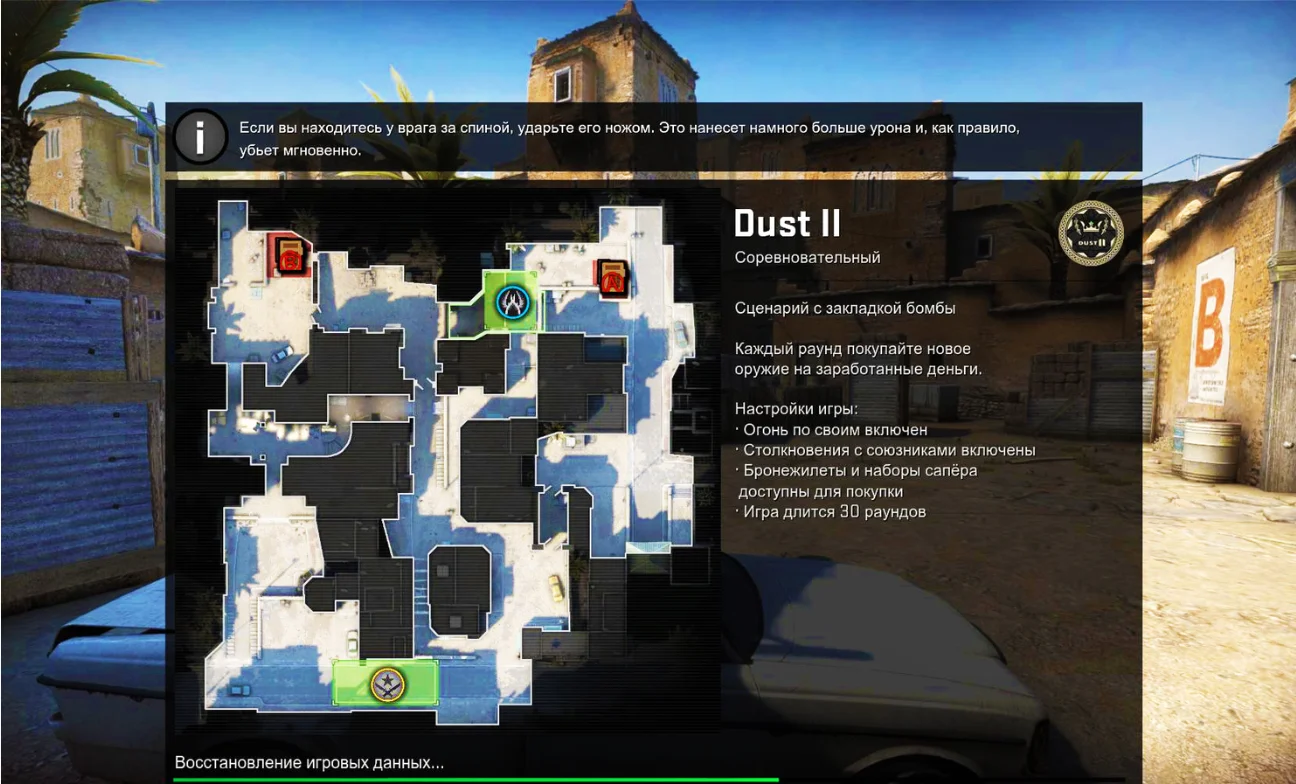Select the Terrorist spawn icon on the map
Image resolution: width=1296 pixels, height=784 pixels.
click(x=385, y=684)
